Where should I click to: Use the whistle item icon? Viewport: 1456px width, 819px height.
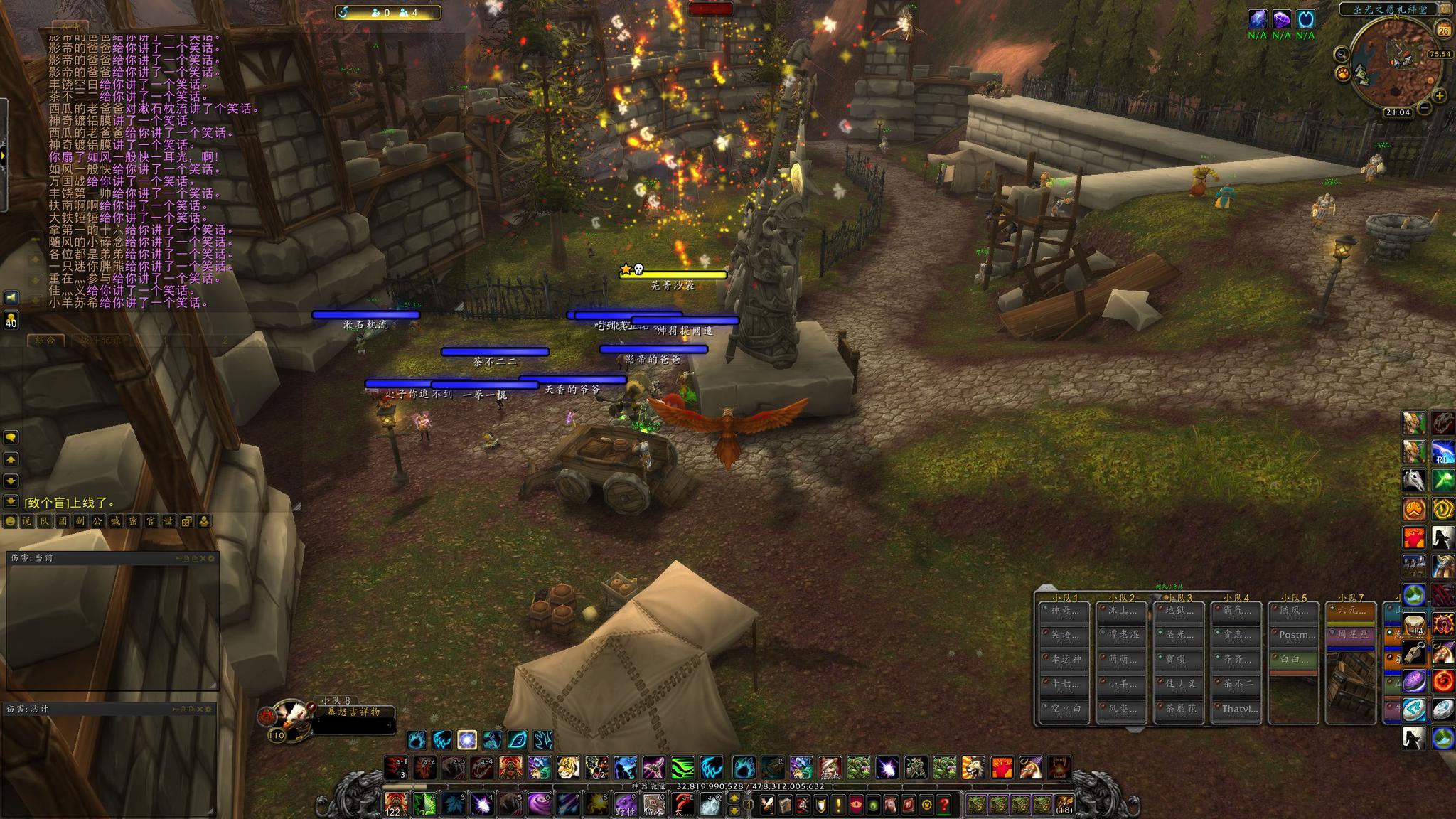pos(1413,654)
